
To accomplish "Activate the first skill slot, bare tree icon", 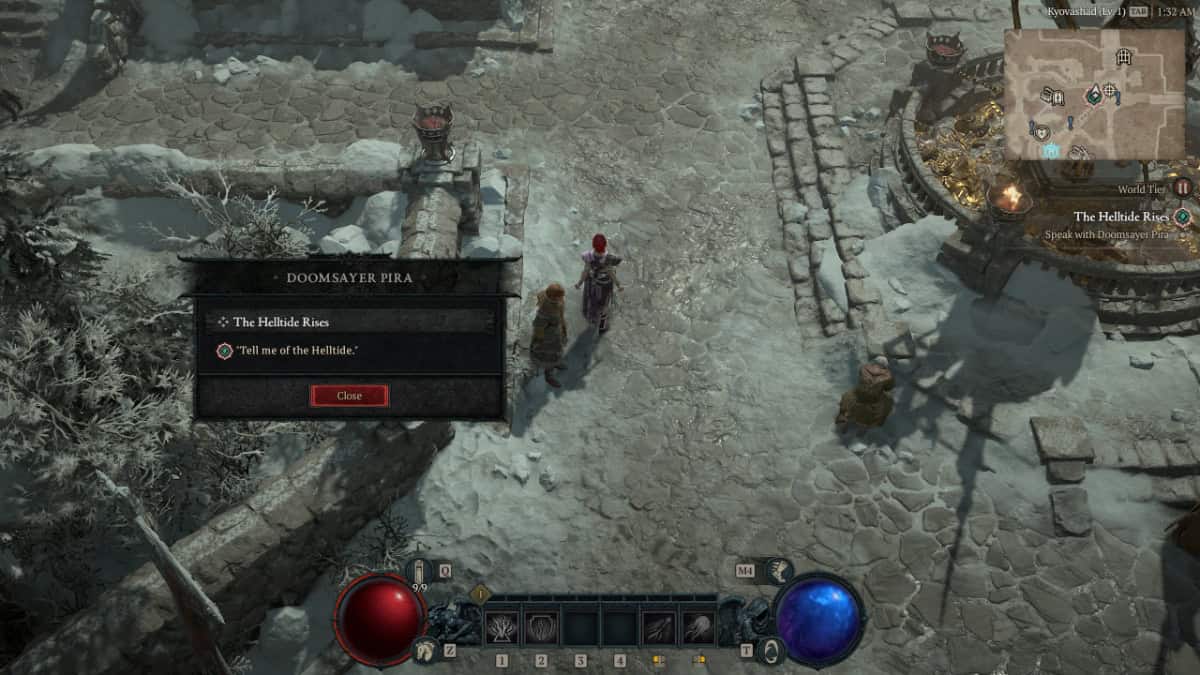I will coord(501,628).
